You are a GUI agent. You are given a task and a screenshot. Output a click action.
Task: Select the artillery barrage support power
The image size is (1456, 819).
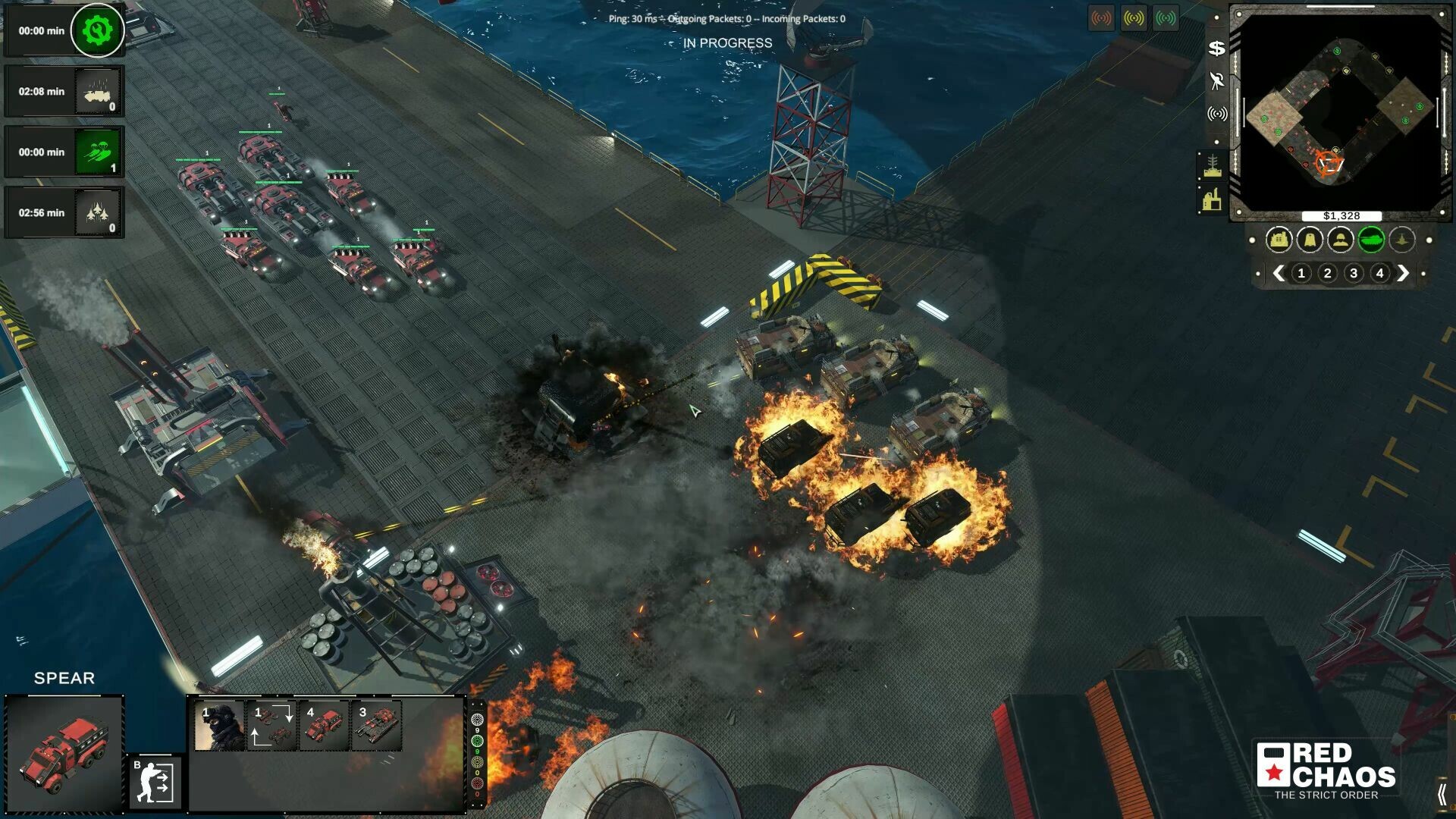click(x=99, y=92)
